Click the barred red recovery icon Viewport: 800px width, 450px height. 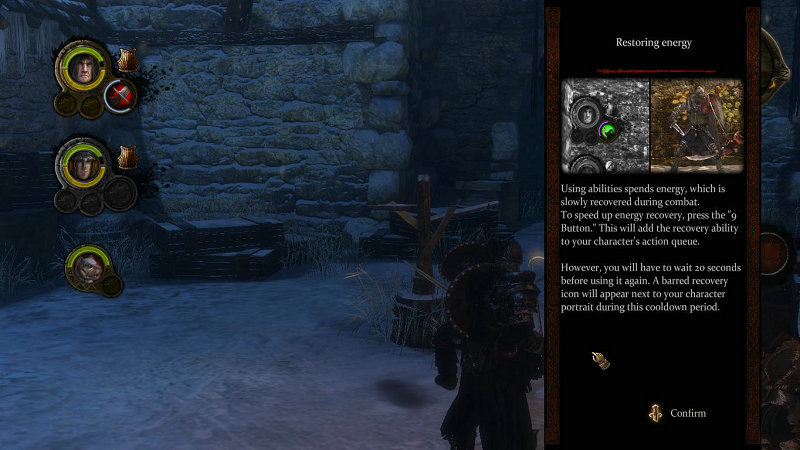point(121,97)
